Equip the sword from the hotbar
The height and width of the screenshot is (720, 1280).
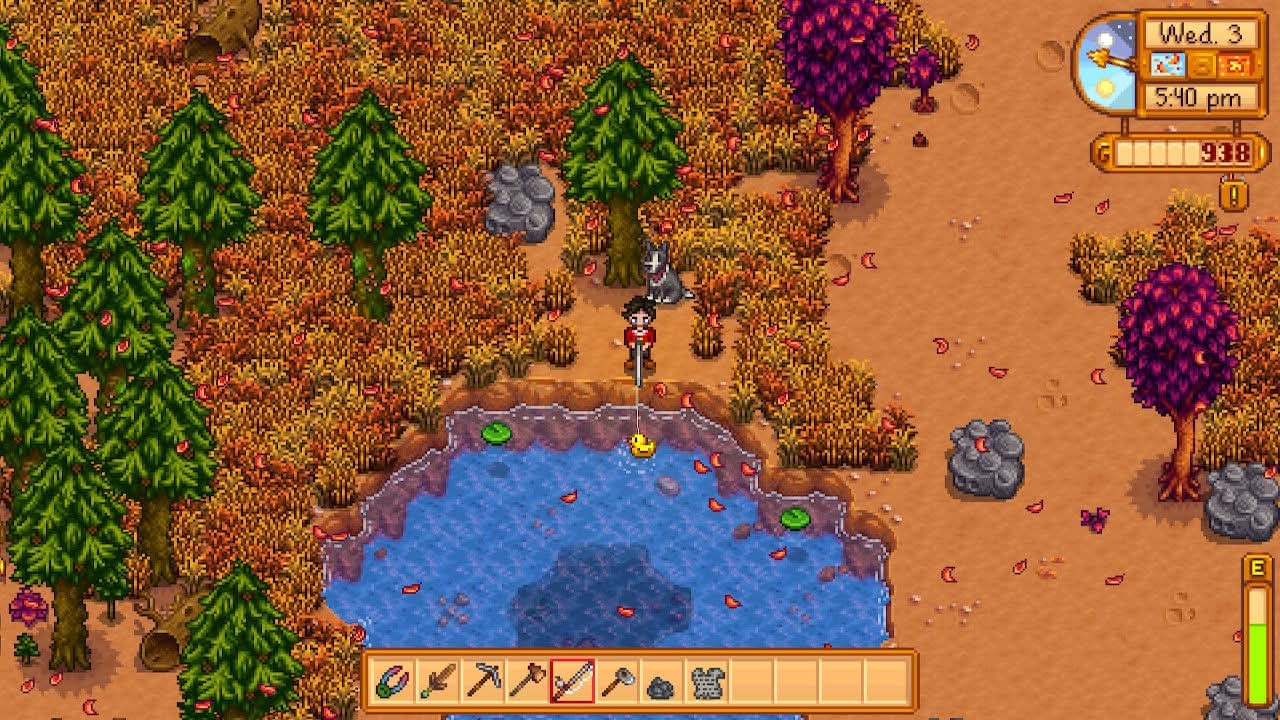[436, 682]
